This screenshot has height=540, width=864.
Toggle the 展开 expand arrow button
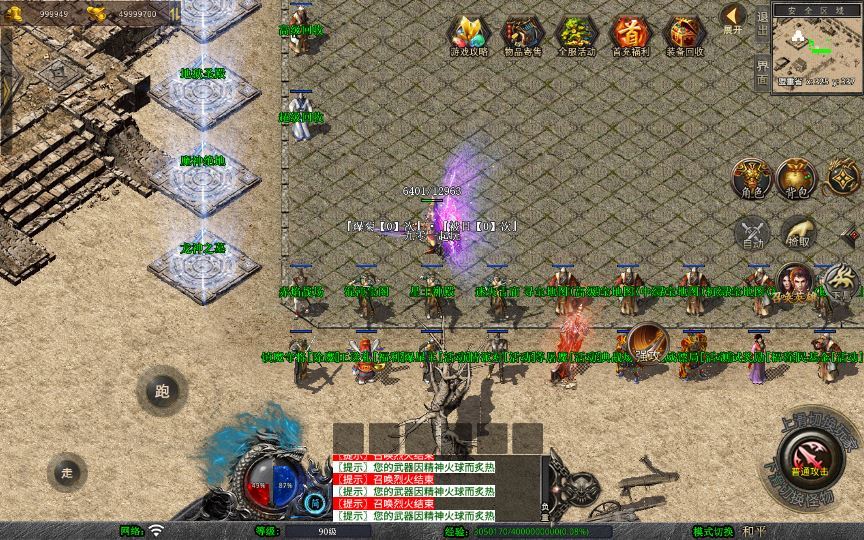click(734, 18)
